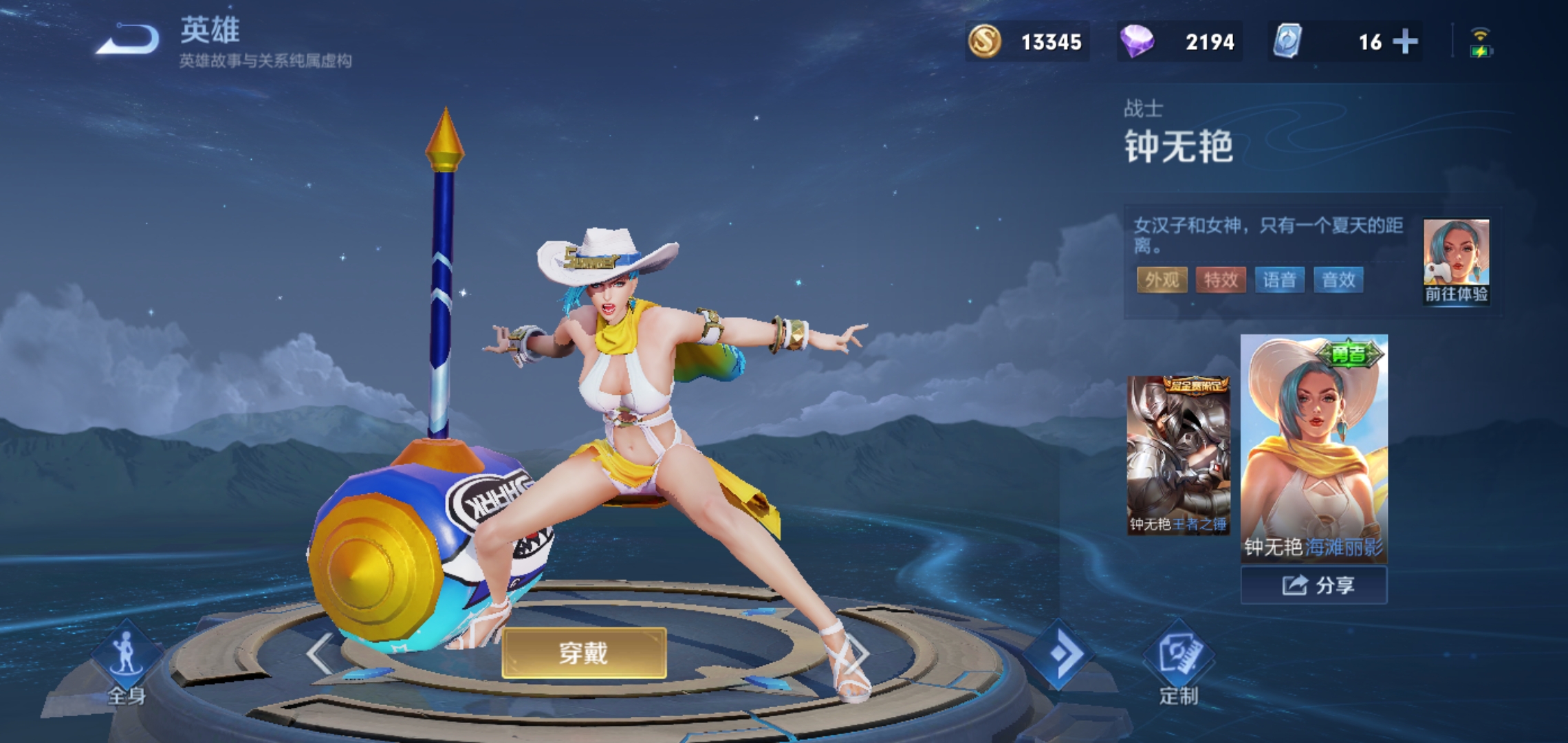Image resolution: width=1568 pixels, height=743 pixels.
Task: Open the blue diamond arrow button
Action: [x=1059, y=654]
